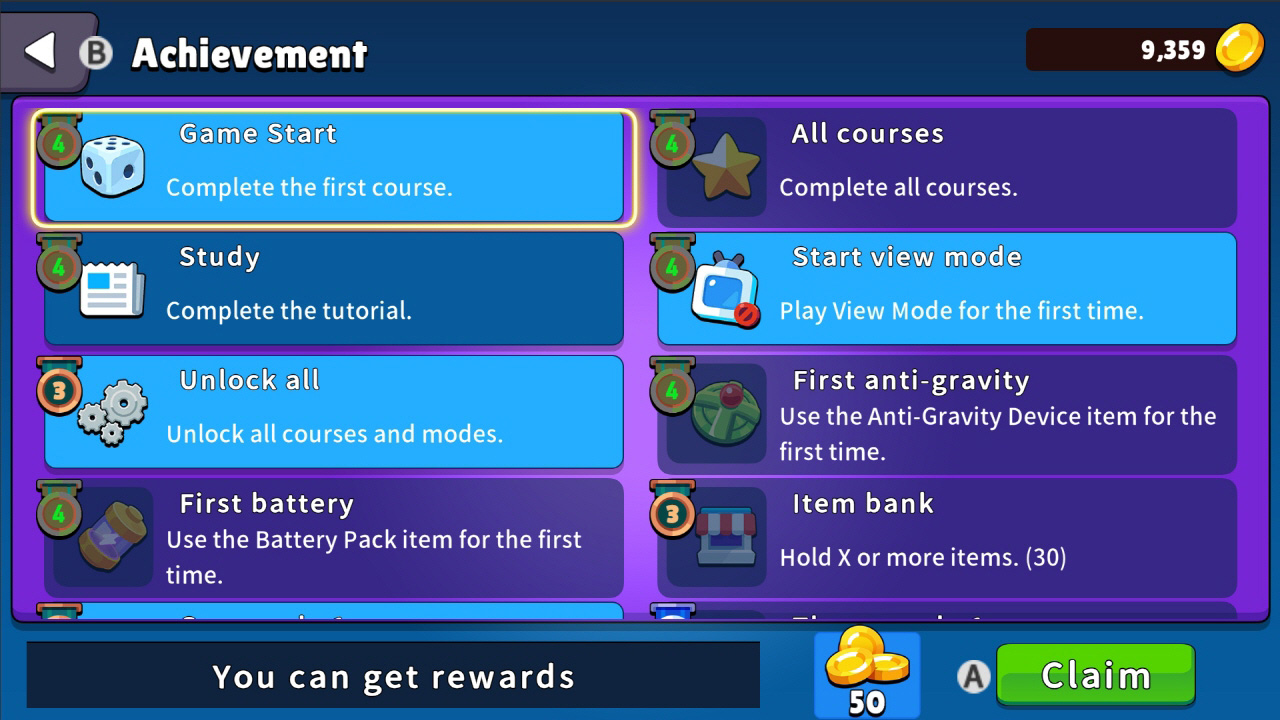Viewport: 1280px width, 720px height.
Task: Select the star icon on All courses
Action: click(727, 163)
